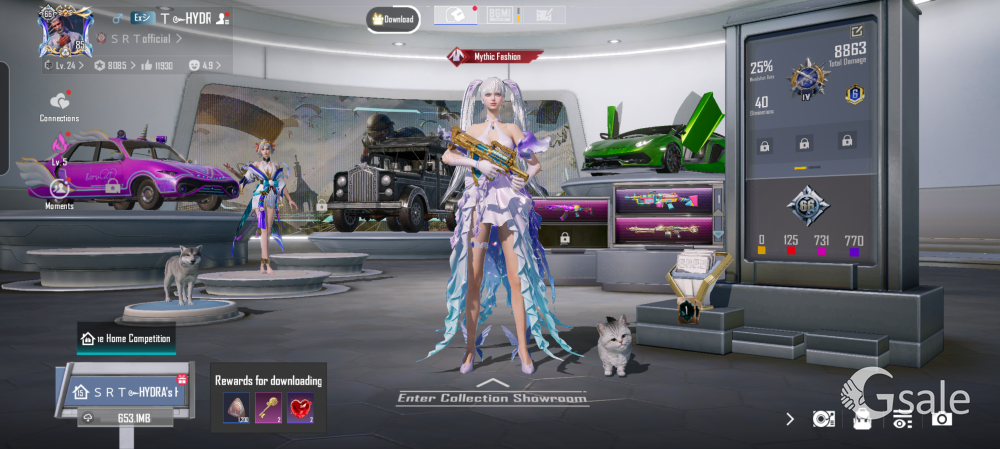Enter Collection Showroom

[491, 397]
